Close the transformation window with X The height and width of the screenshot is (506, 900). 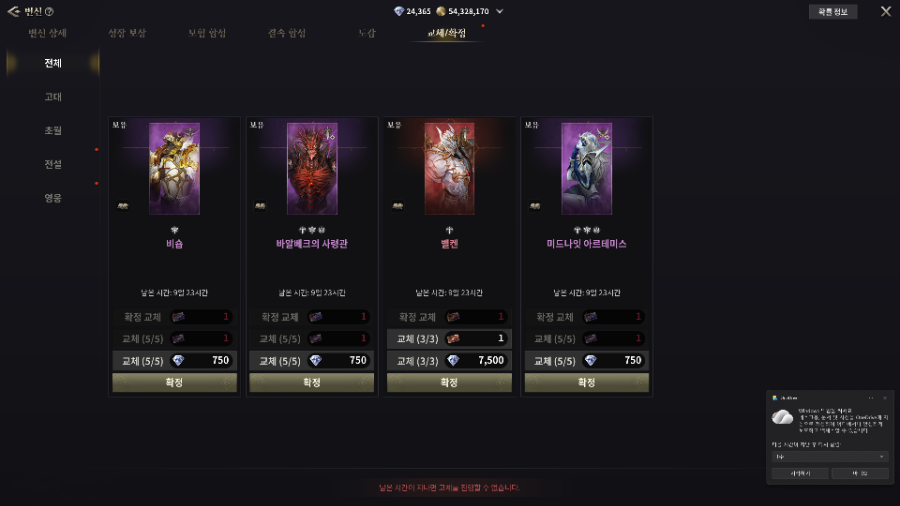pos(885,12)
